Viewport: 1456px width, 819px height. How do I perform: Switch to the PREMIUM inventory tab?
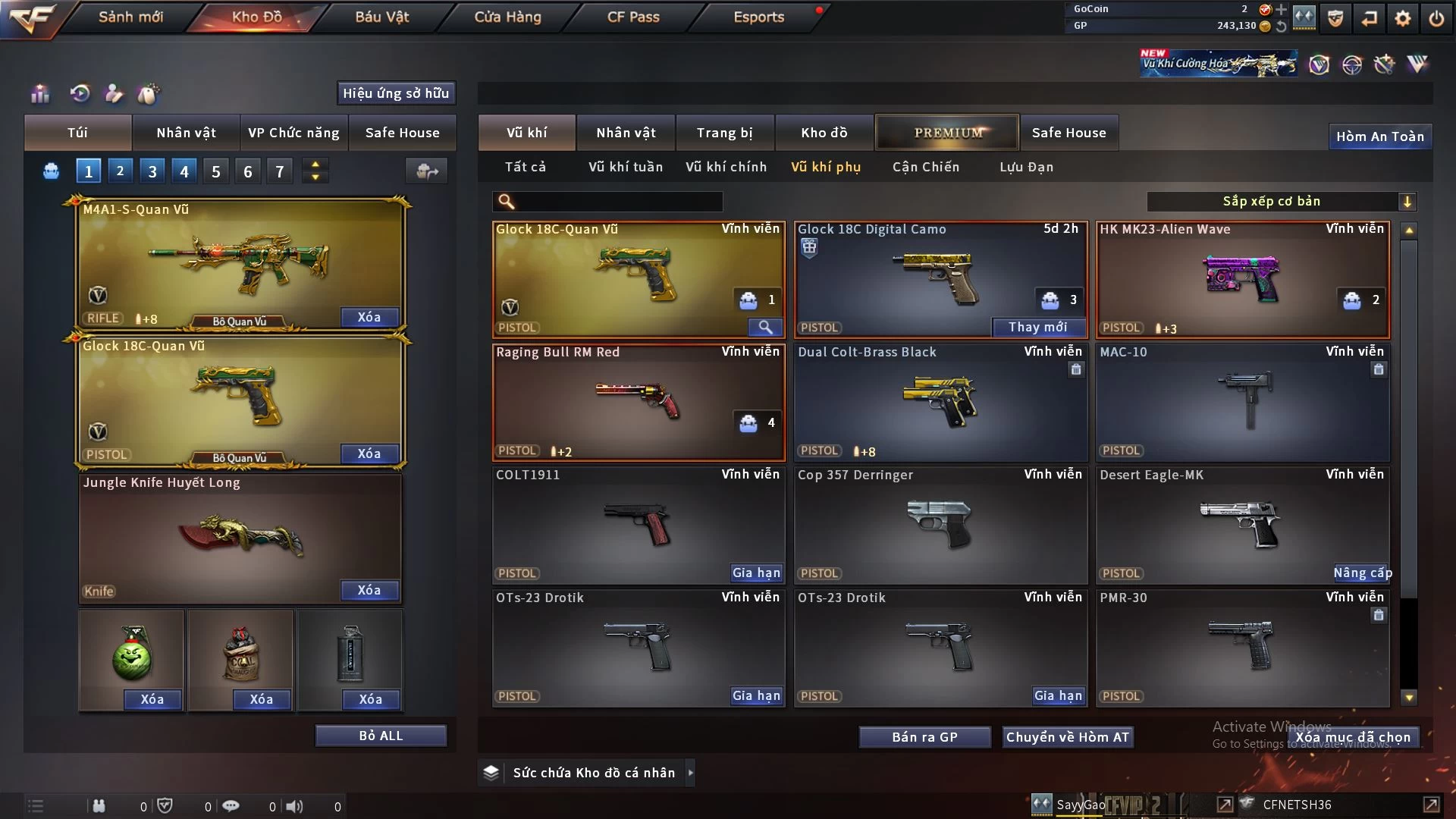[x=947, y=133]
